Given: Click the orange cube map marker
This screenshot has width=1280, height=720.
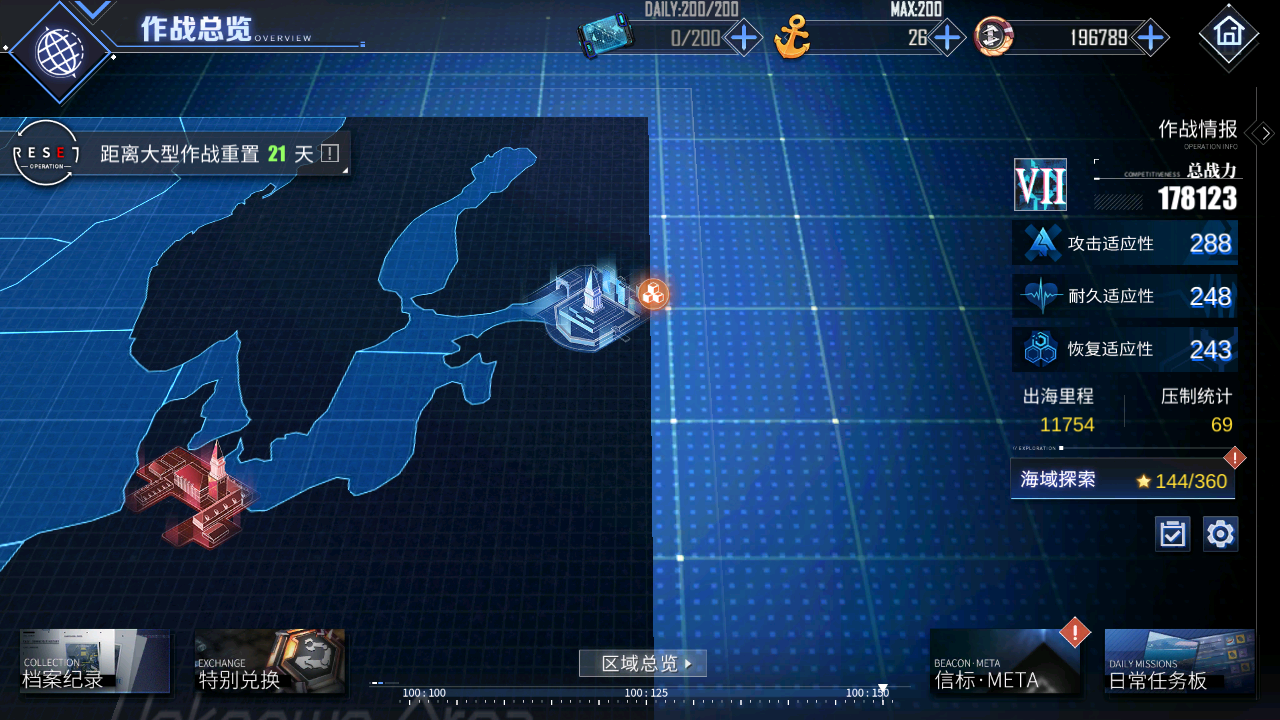Looking at the screenshot, I should tap(653, 294).
